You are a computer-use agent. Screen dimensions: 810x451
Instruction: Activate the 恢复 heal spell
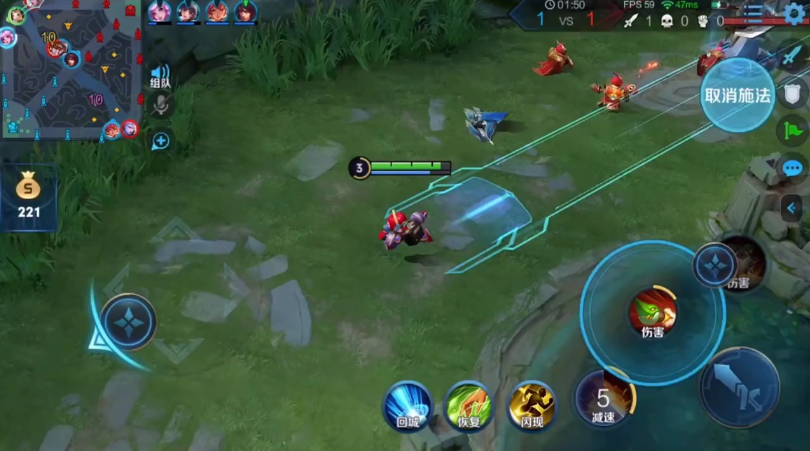click(x=467, y=404)
